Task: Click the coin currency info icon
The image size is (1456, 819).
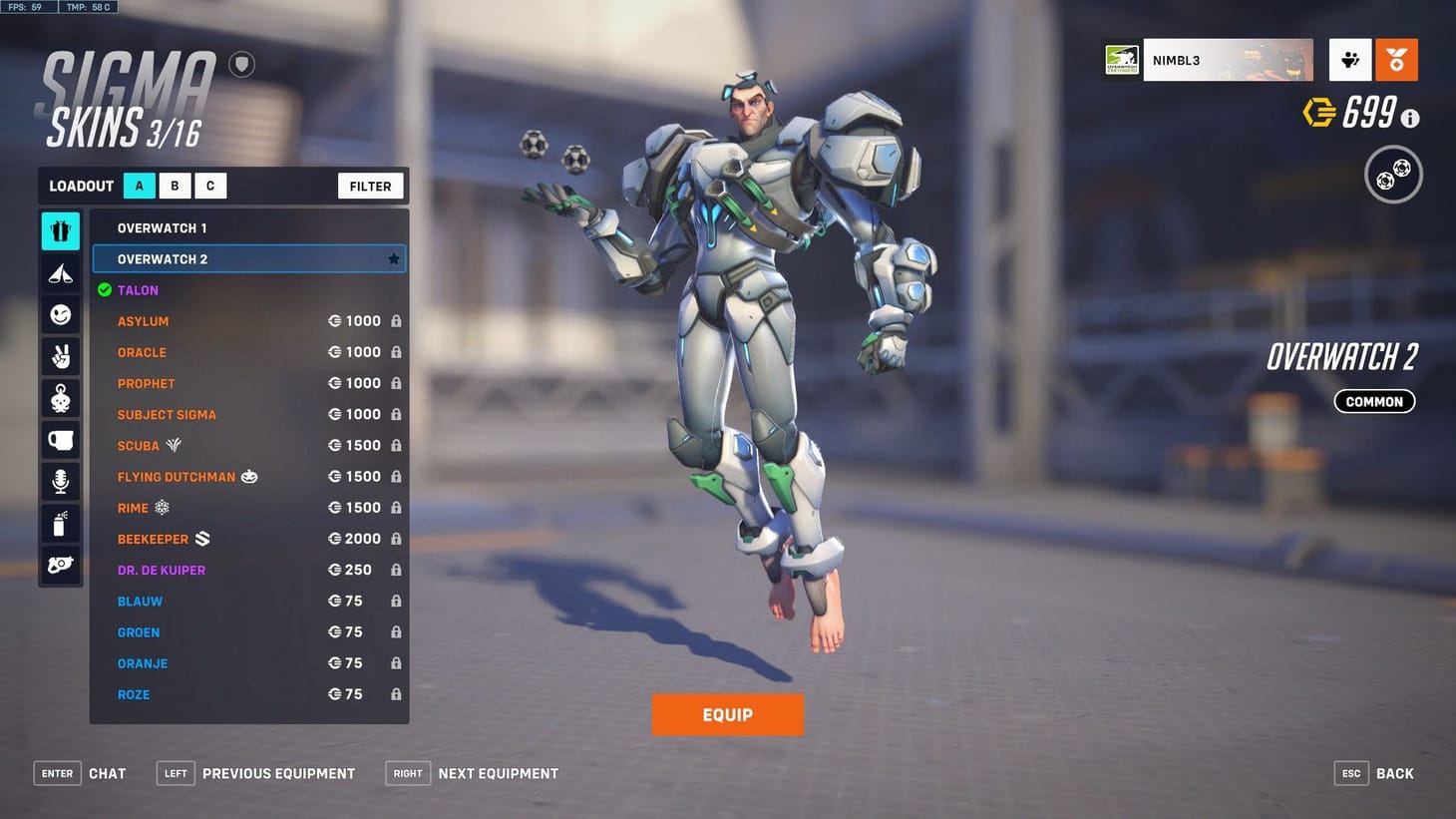Action: point(1409,118)
